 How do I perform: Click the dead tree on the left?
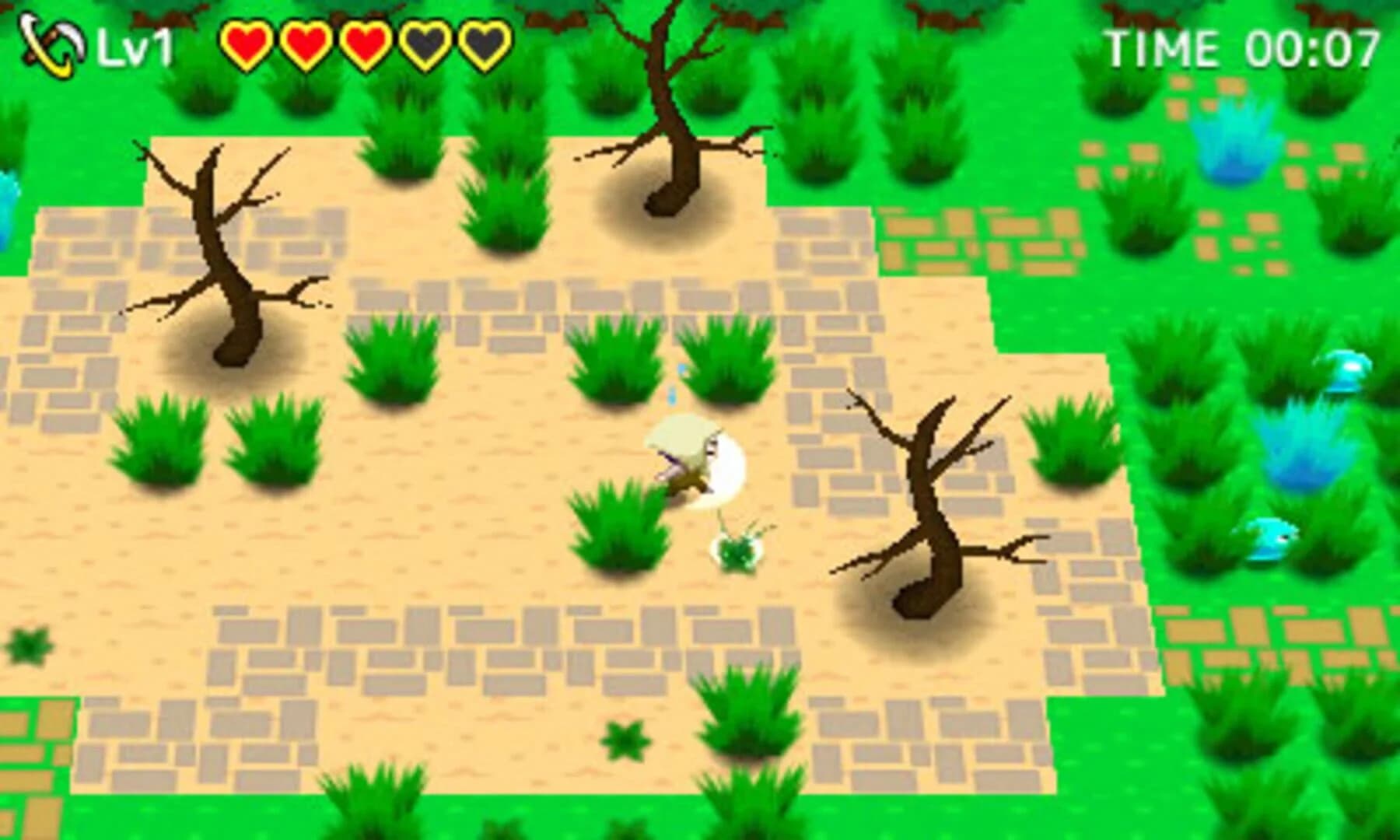[226, 257]
